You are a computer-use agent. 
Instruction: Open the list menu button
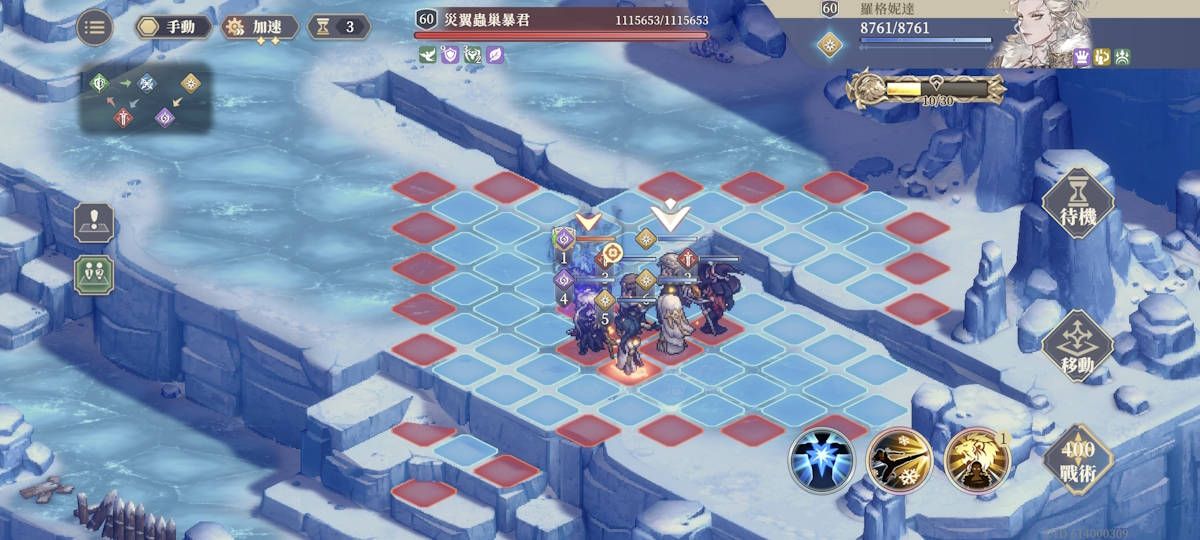94,27
